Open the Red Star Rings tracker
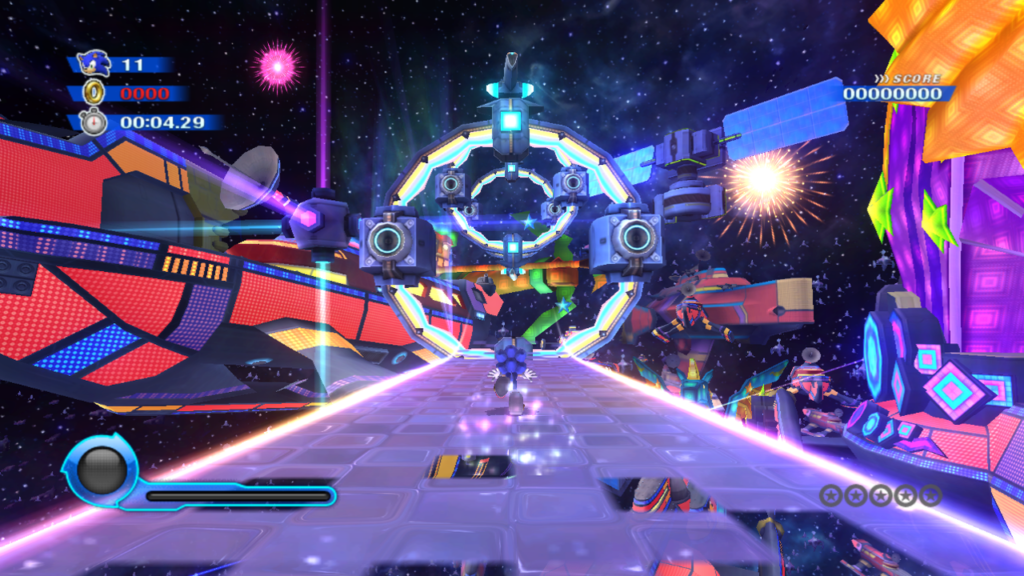 coord(880,495)
